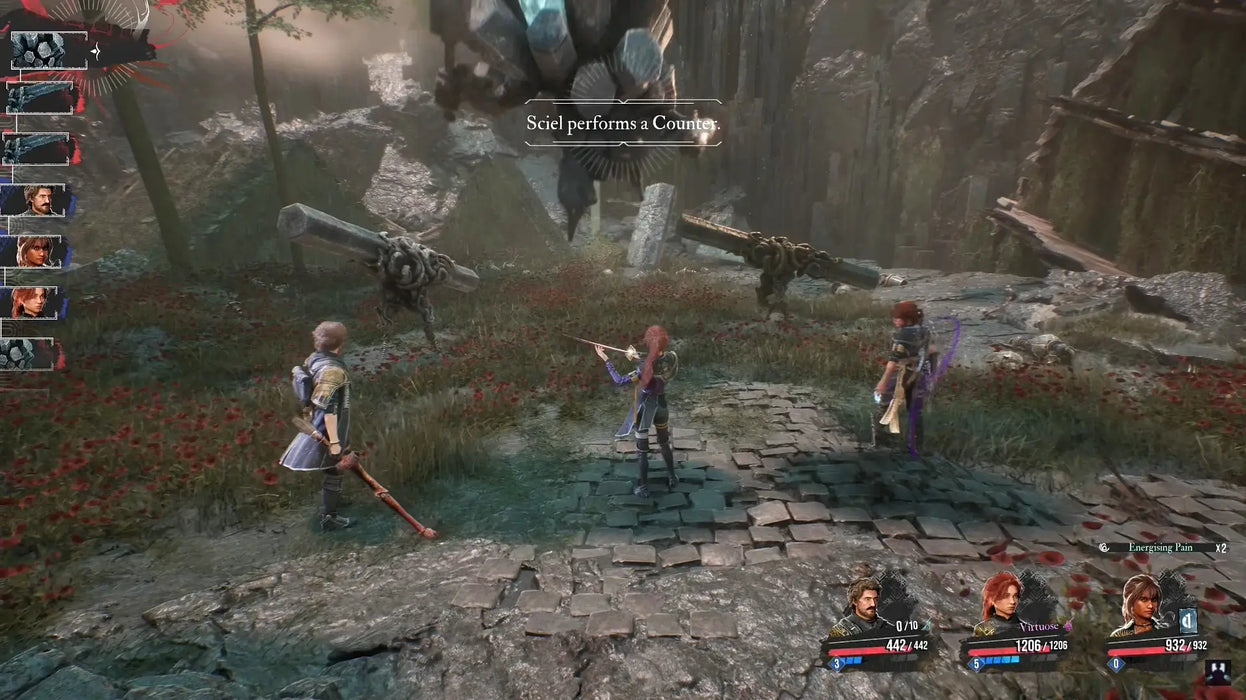Select Gustave's portrait in the turn order

(40, 200)
